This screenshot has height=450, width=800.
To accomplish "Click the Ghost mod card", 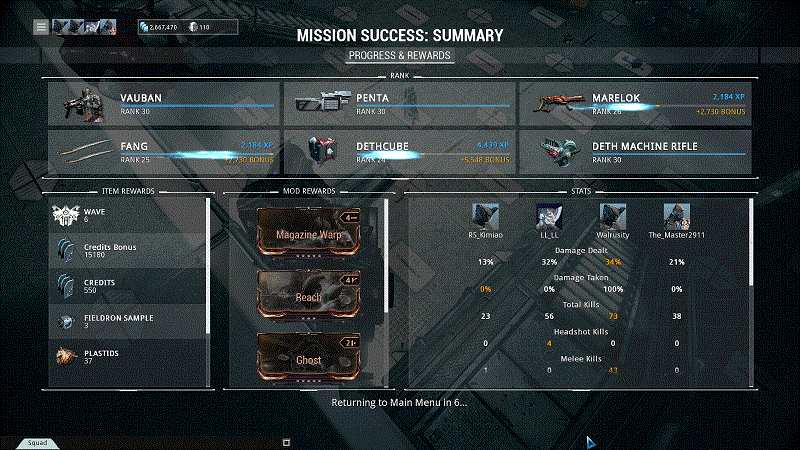I will [x=309, y=356].
